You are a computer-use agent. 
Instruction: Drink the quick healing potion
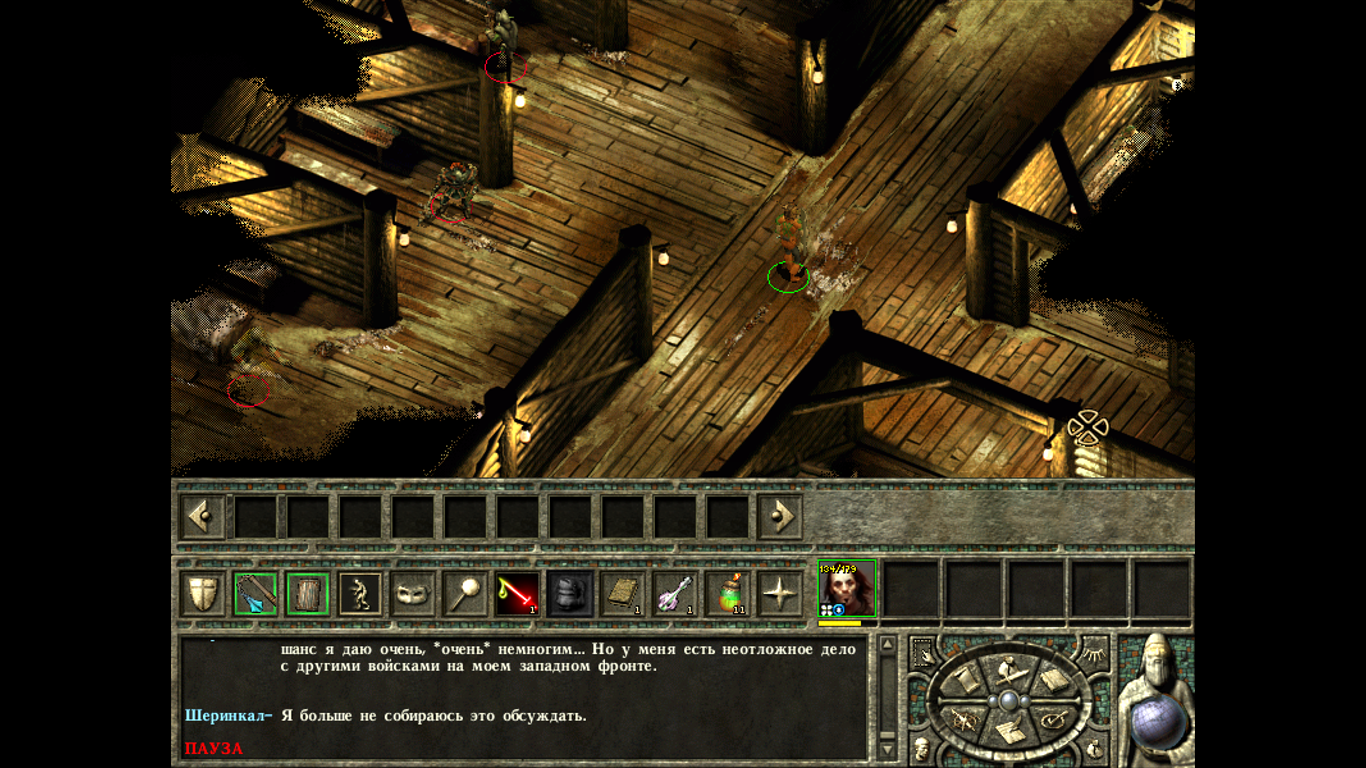pyautogui.click(x=727, y=595)
